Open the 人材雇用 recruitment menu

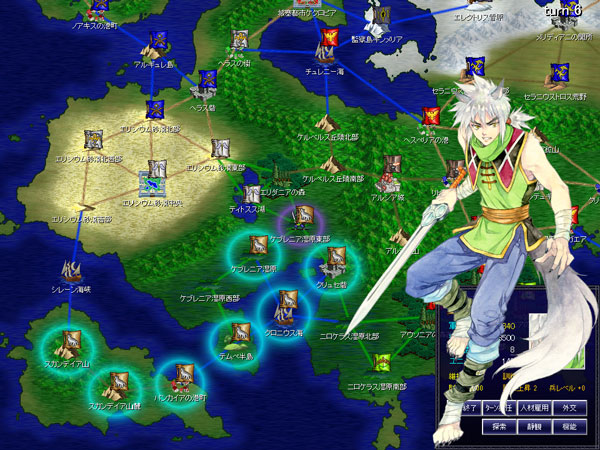[x=537, y=409]
